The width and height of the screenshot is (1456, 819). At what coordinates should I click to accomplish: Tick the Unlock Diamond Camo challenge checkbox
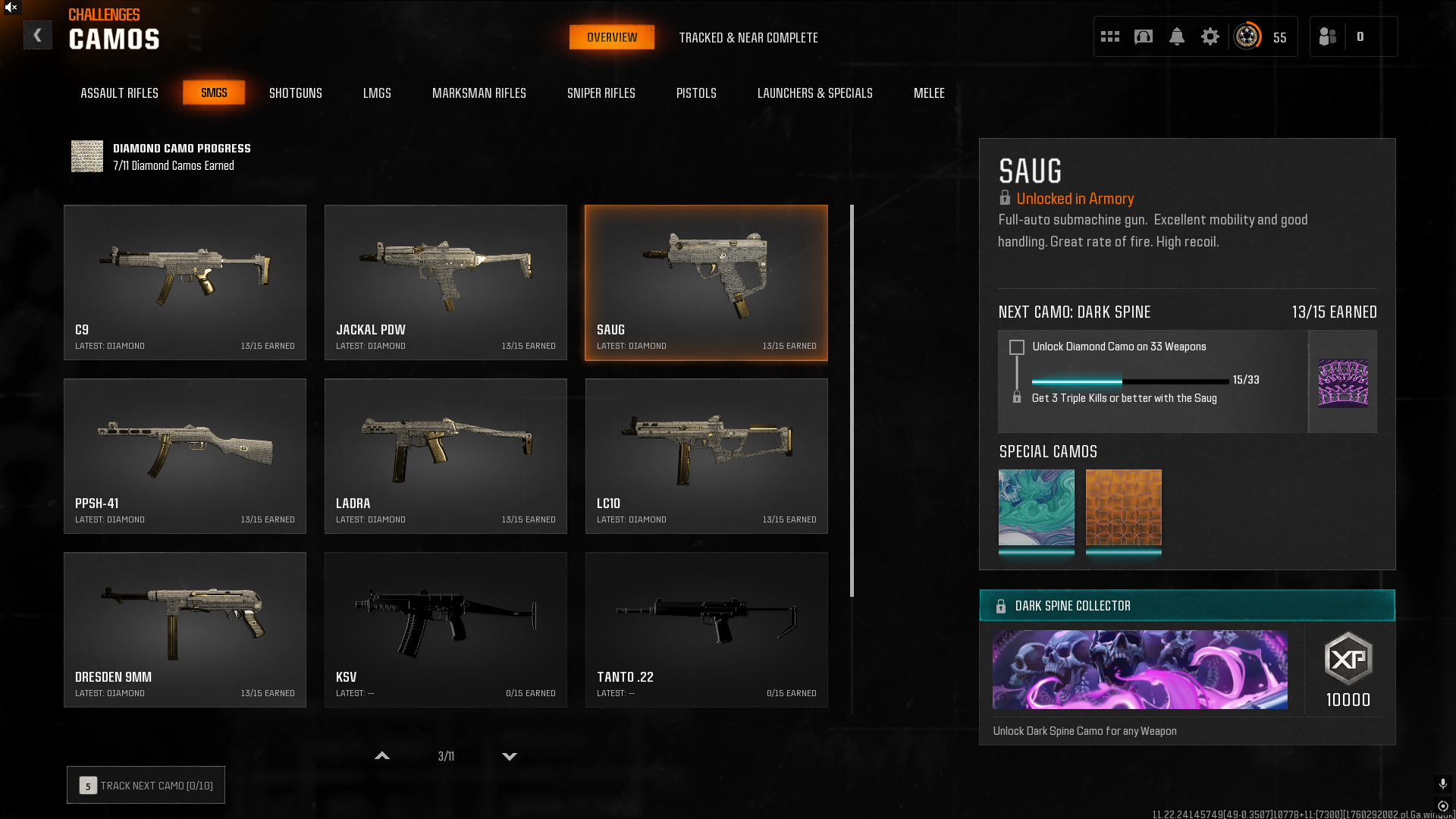pos(1017,347)
